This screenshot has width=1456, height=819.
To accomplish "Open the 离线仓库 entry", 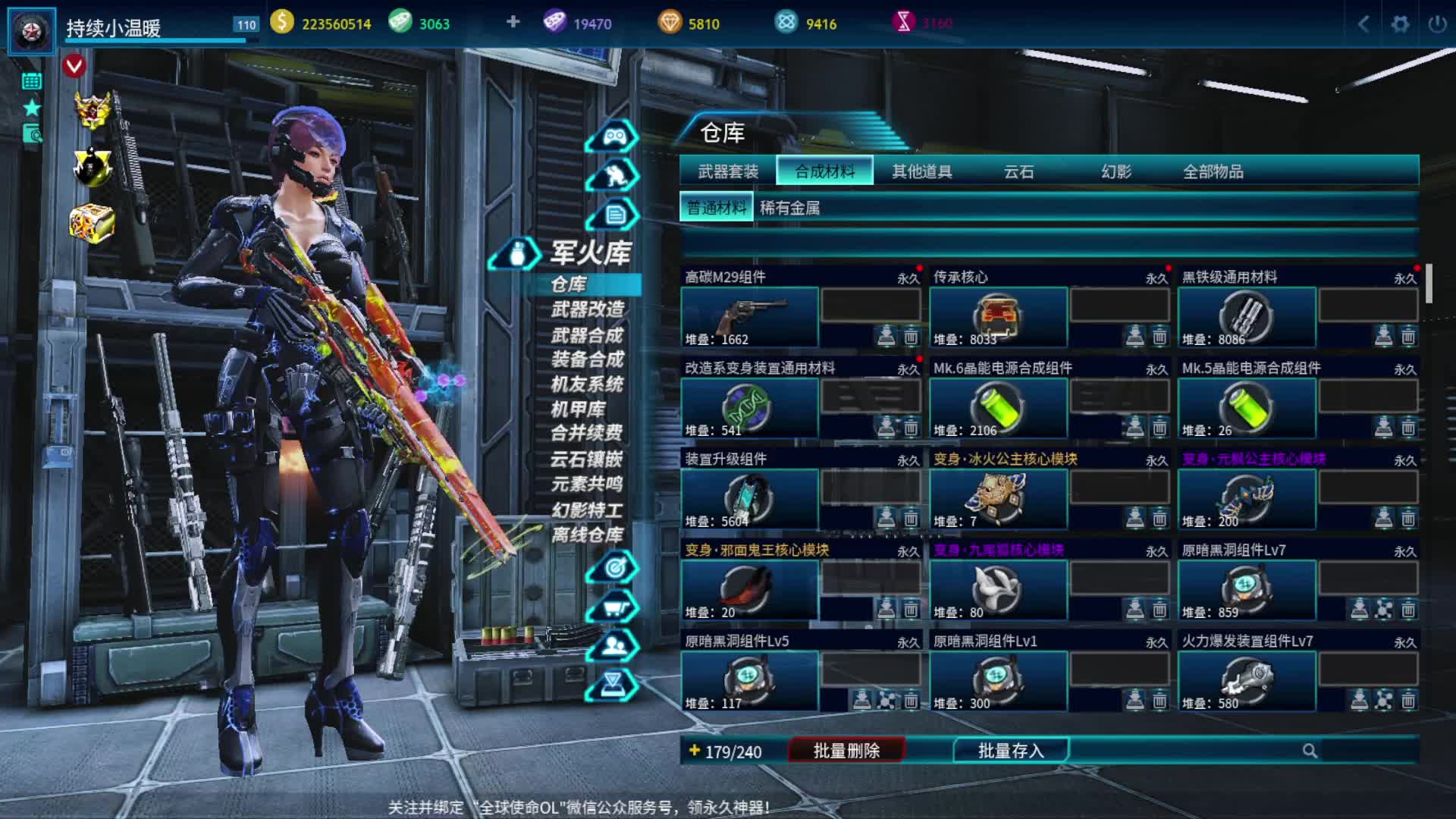I will tap(588, 535).
